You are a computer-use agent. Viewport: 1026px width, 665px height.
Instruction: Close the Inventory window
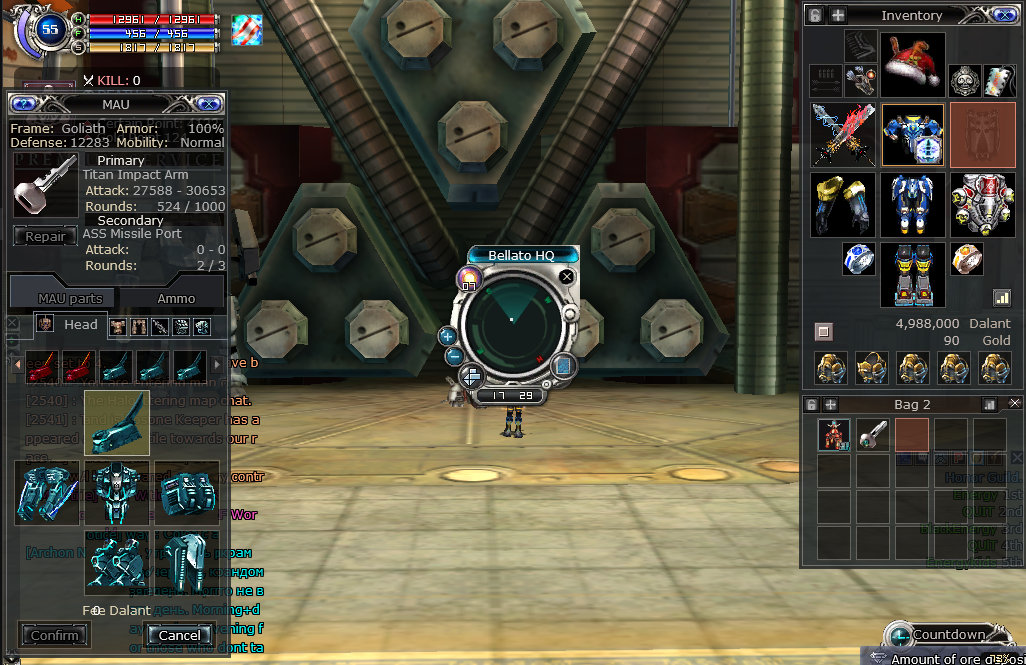(1005, 15)
